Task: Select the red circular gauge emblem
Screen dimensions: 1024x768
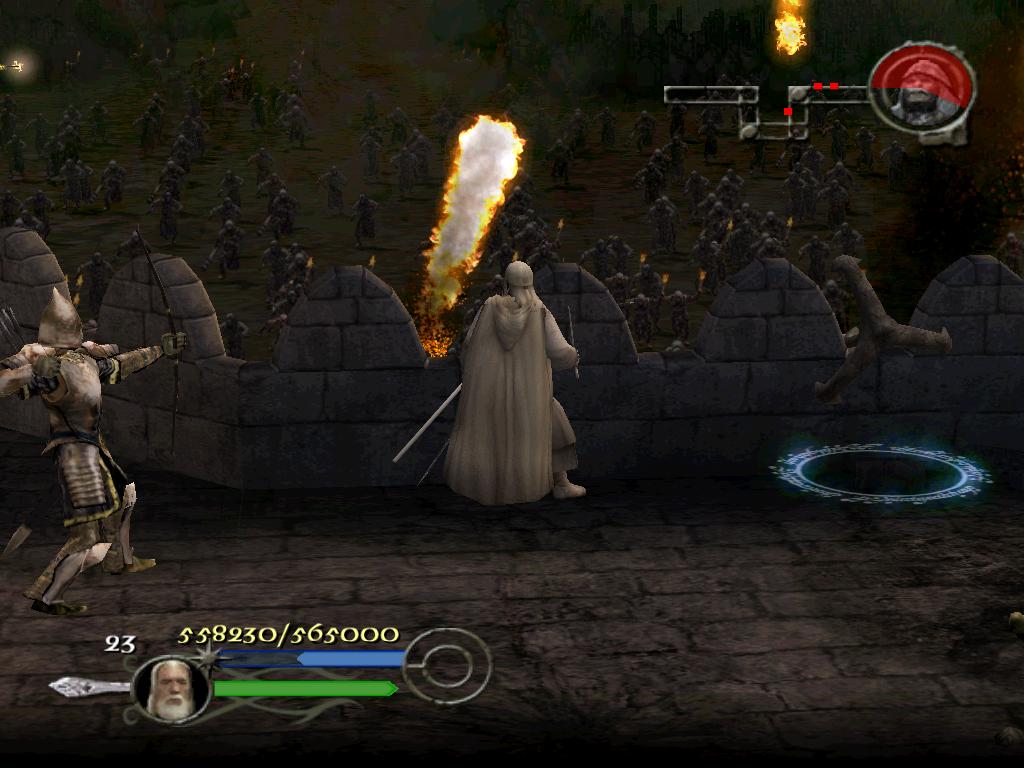Action: coord(921,91)
